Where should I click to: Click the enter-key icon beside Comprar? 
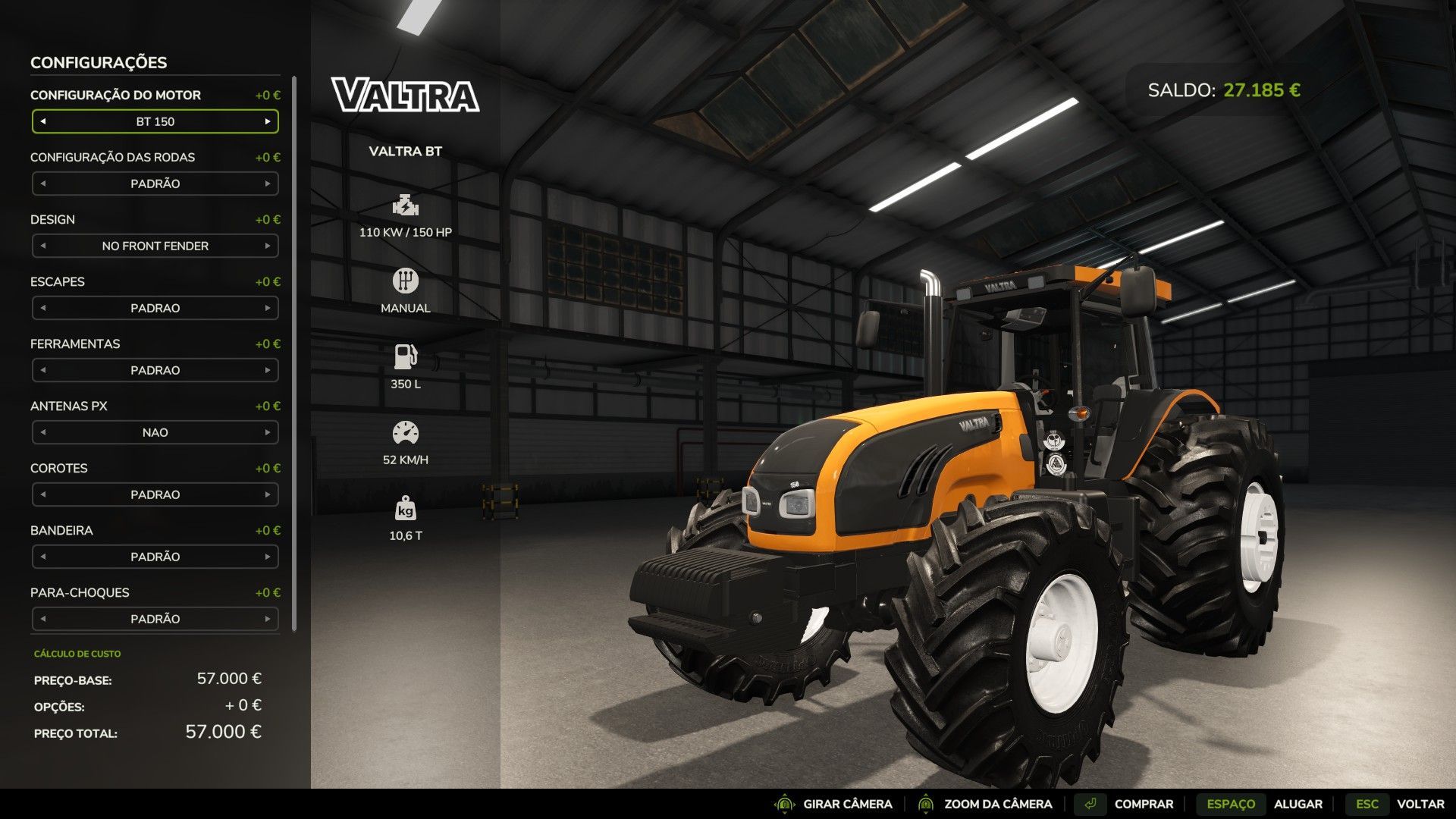[x=1090, y=803]
